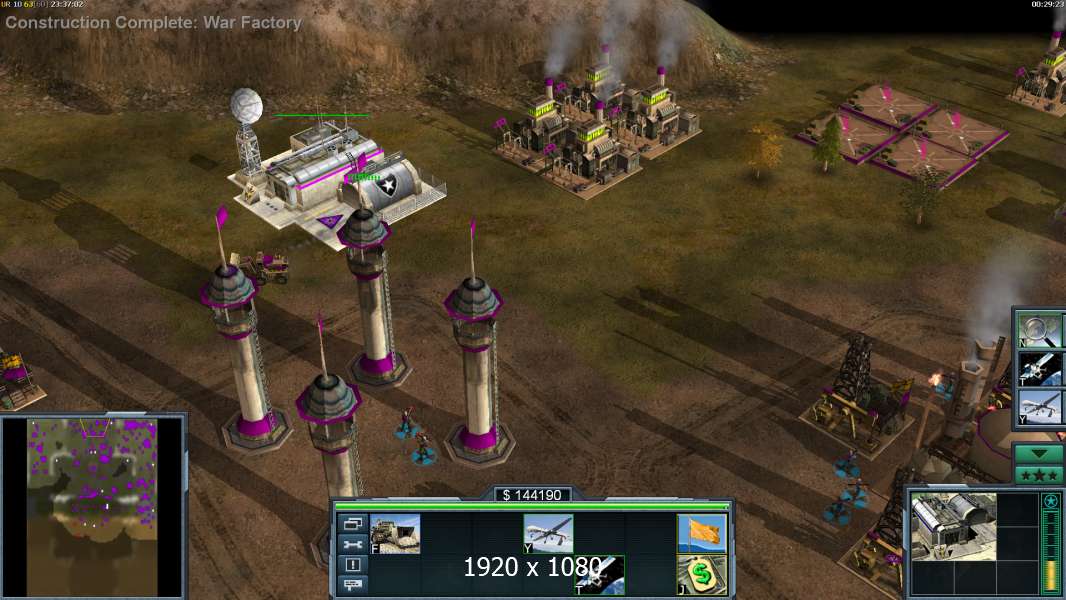Select the War Factory portrait thumbnail
Image resolution: width=1066 pixels, height=600 pixels.
pyautogui.click(x=954, y=526)
